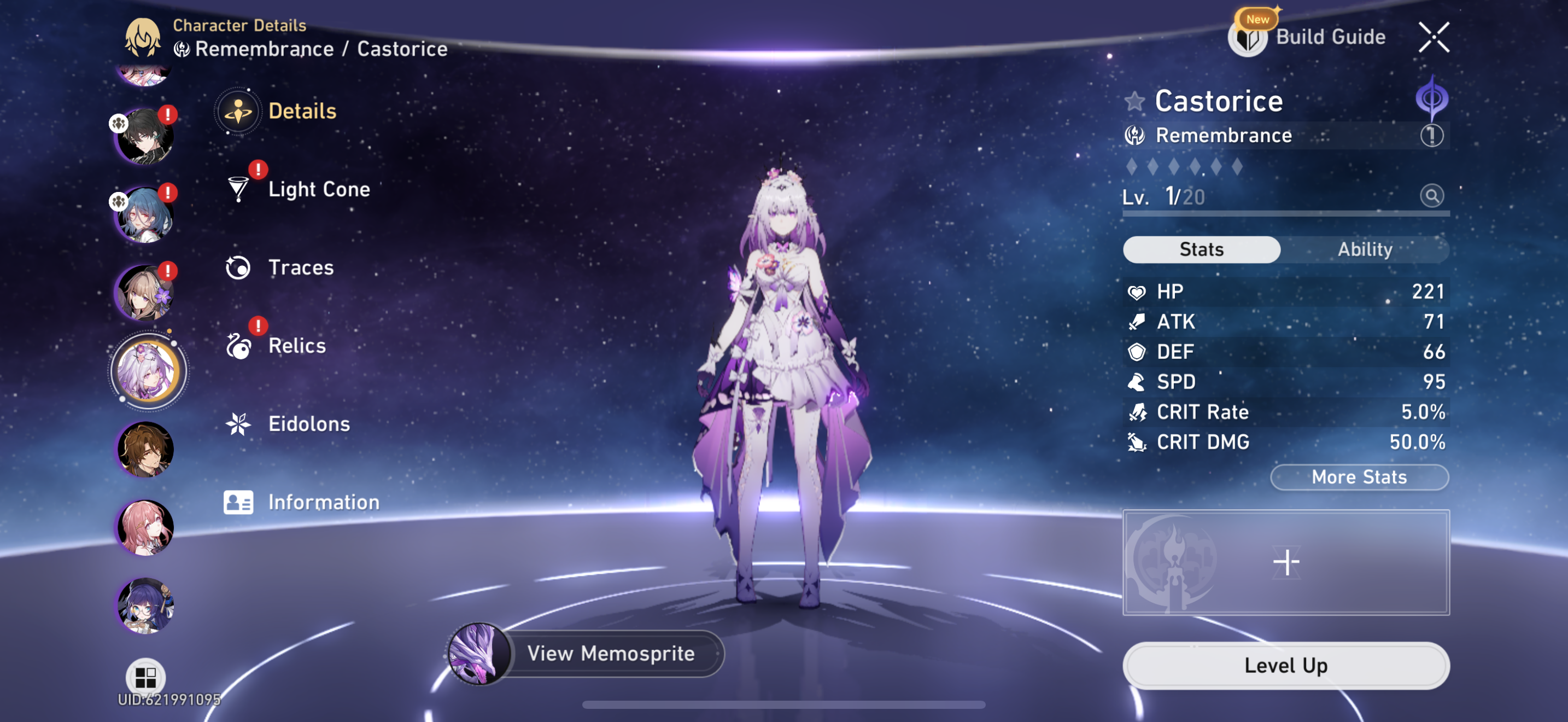Select the pink-haired character portrait
Image resolution: width=1568 pixels, height=722 pixels.
(x=145, y=527)
